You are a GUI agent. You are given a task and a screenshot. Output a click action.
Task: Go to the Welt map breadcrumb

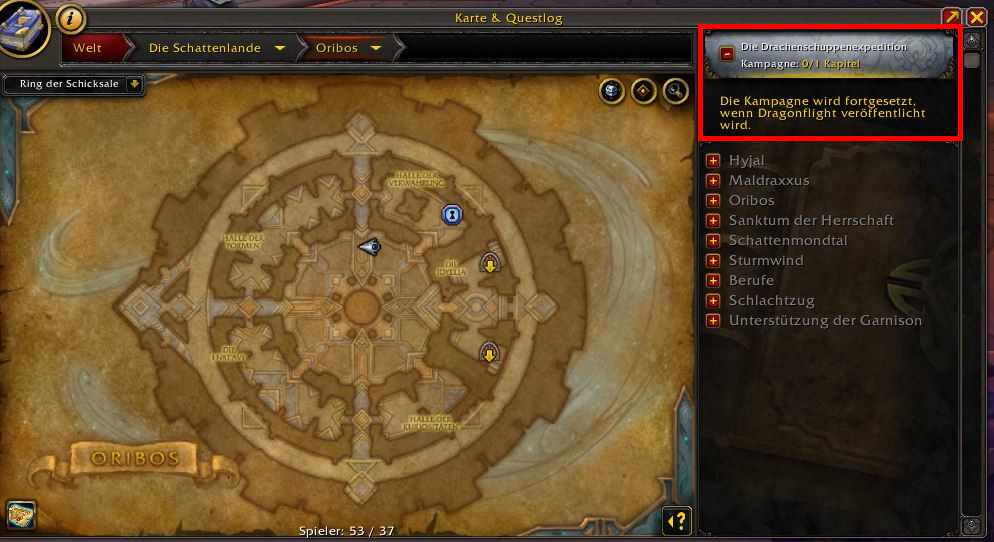tap(88, 47)
